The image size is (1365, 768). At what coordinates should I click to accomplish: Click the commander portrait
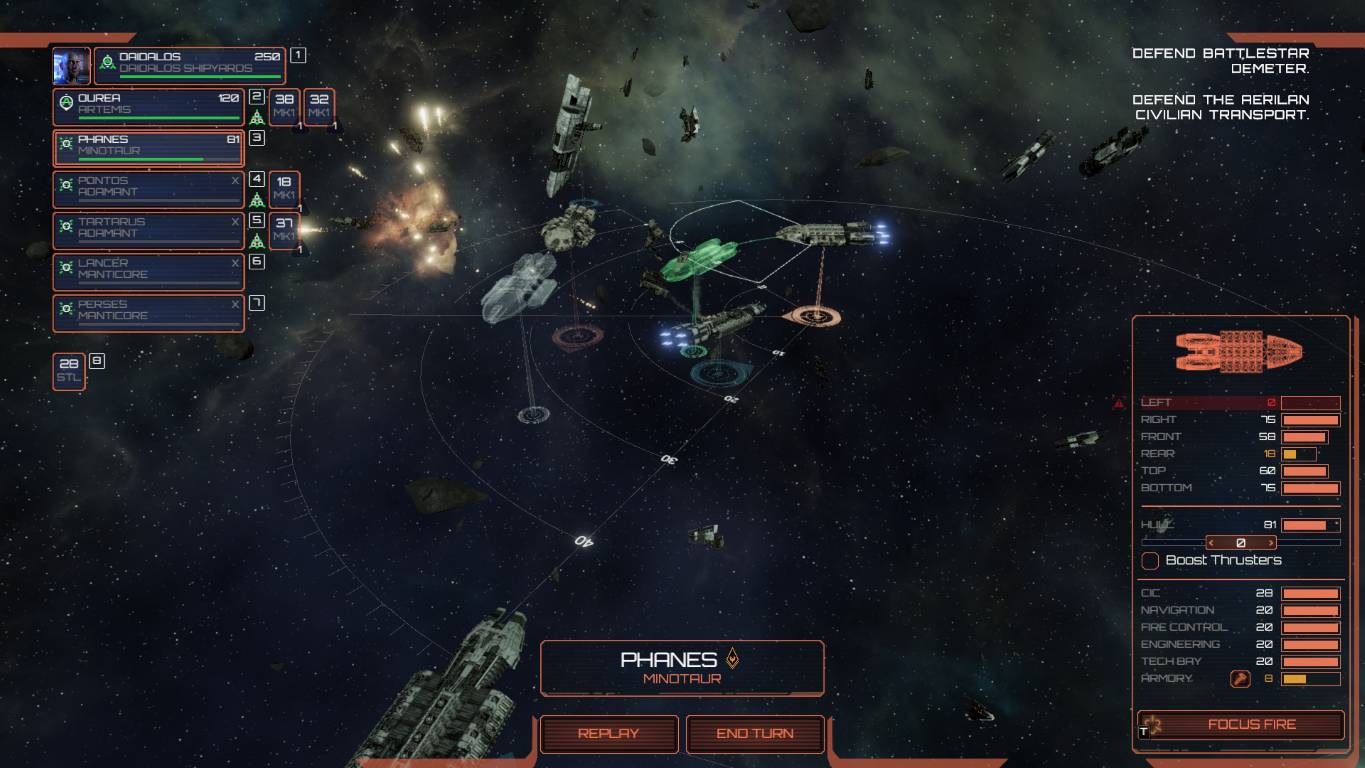click(71, 66)
